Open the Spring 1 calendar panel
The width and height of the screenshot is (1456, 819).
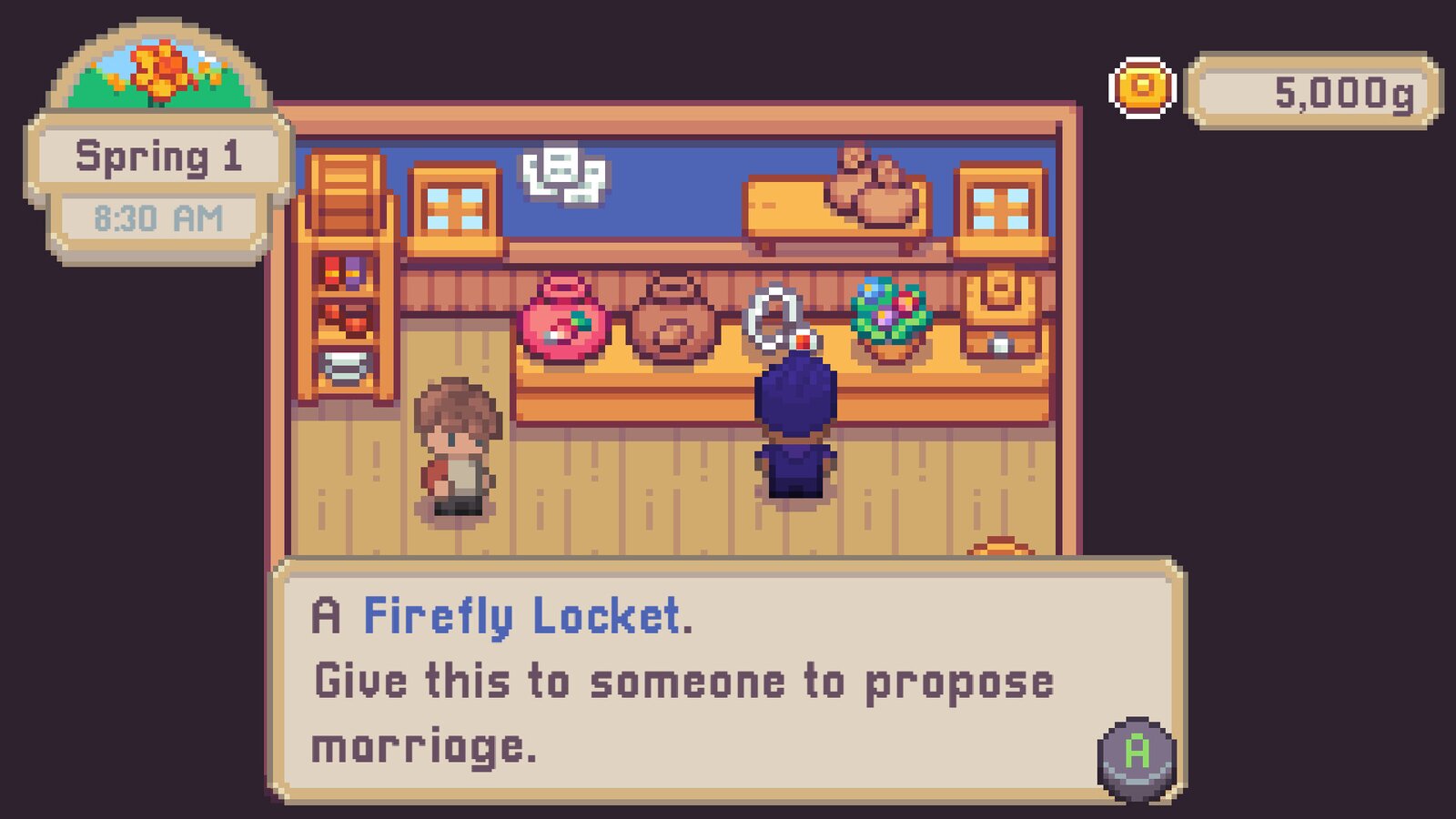(x=159, y=155)
